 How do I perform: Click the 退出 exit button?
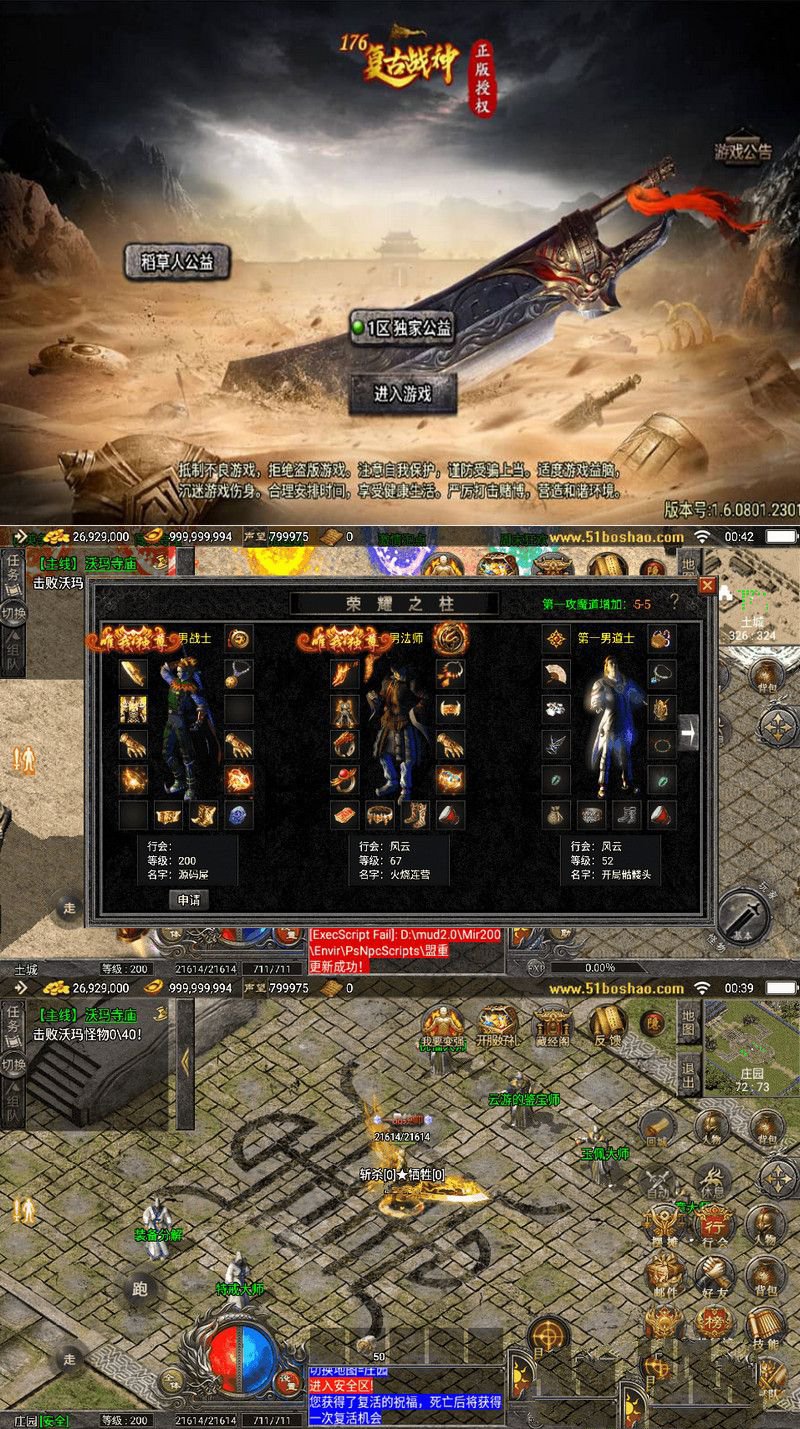tap(688, 1071)
